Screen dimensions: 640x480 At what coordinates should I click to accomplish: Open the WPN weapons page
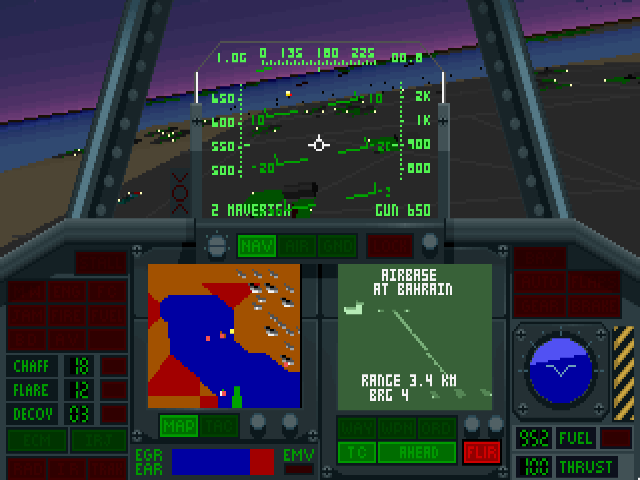397,427
